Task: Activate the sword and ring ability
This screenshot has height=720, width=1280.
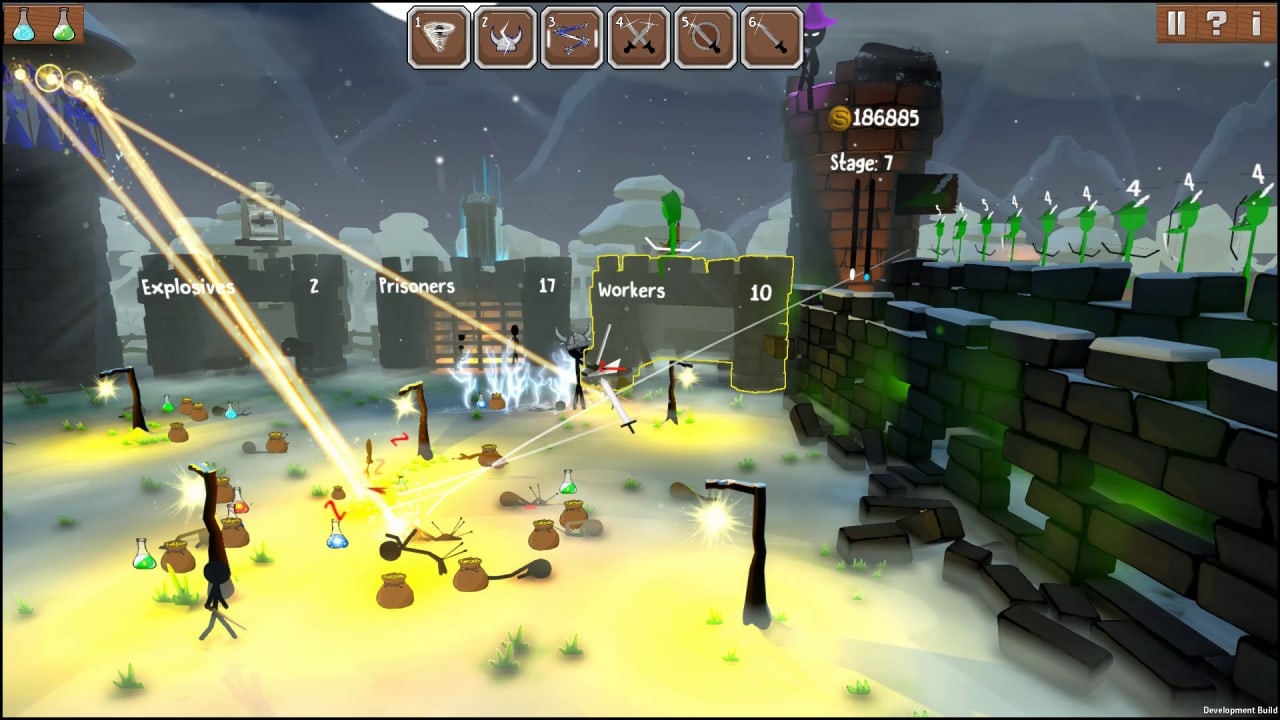Action: pos(705,38)
